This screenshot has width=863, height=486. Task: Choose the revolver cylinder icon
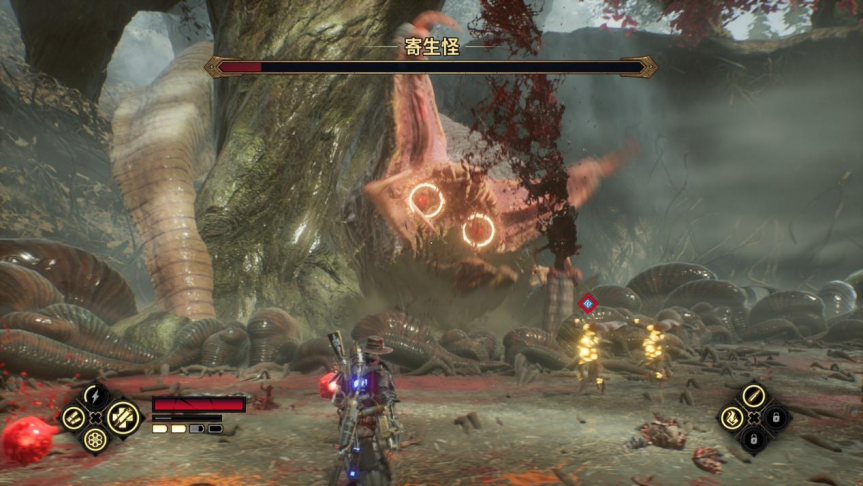(x=96, y=439)
